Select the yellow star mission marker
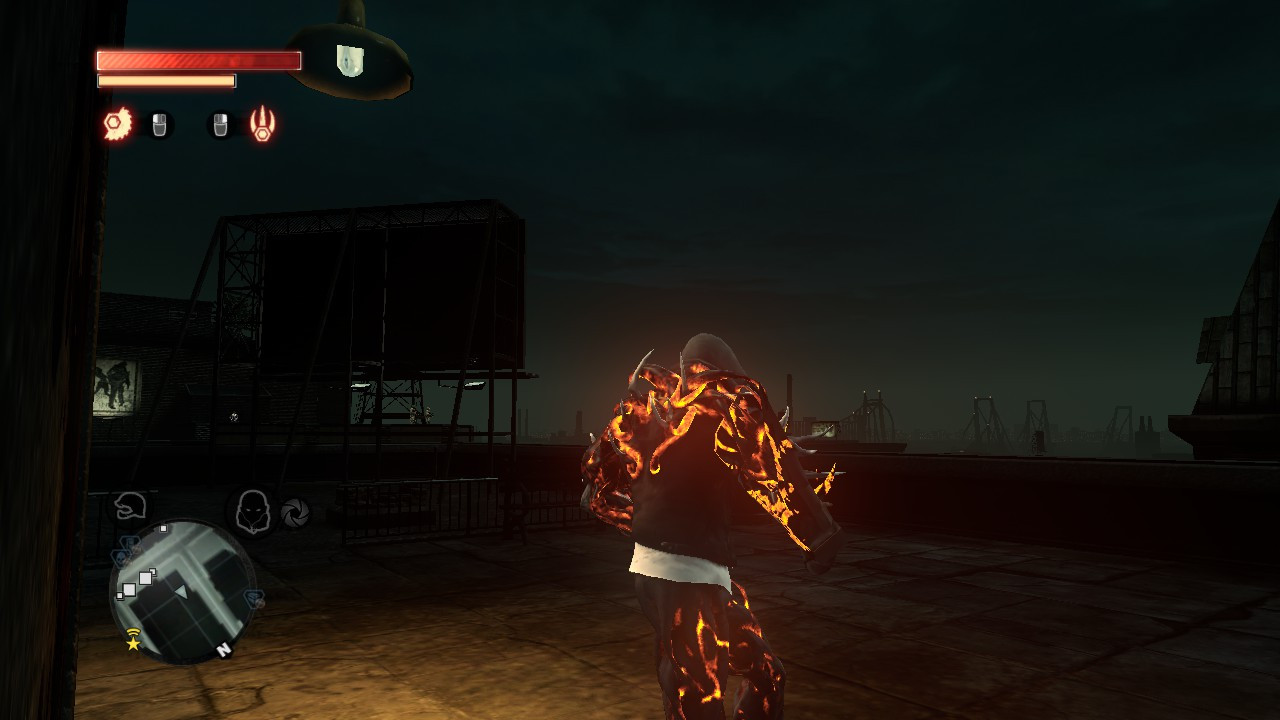Screen dimensions: 1280x720 [x=132, y=643]
